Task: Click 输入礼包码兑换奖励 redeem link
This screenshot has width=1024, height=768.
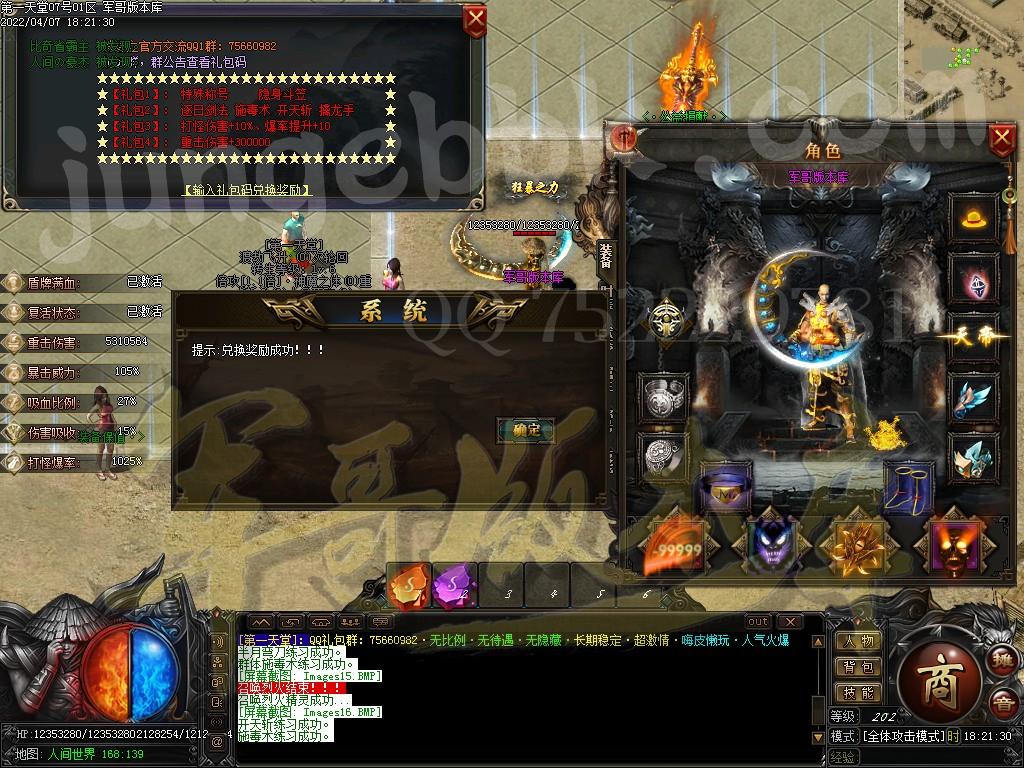Action: [x=247, y=190]
